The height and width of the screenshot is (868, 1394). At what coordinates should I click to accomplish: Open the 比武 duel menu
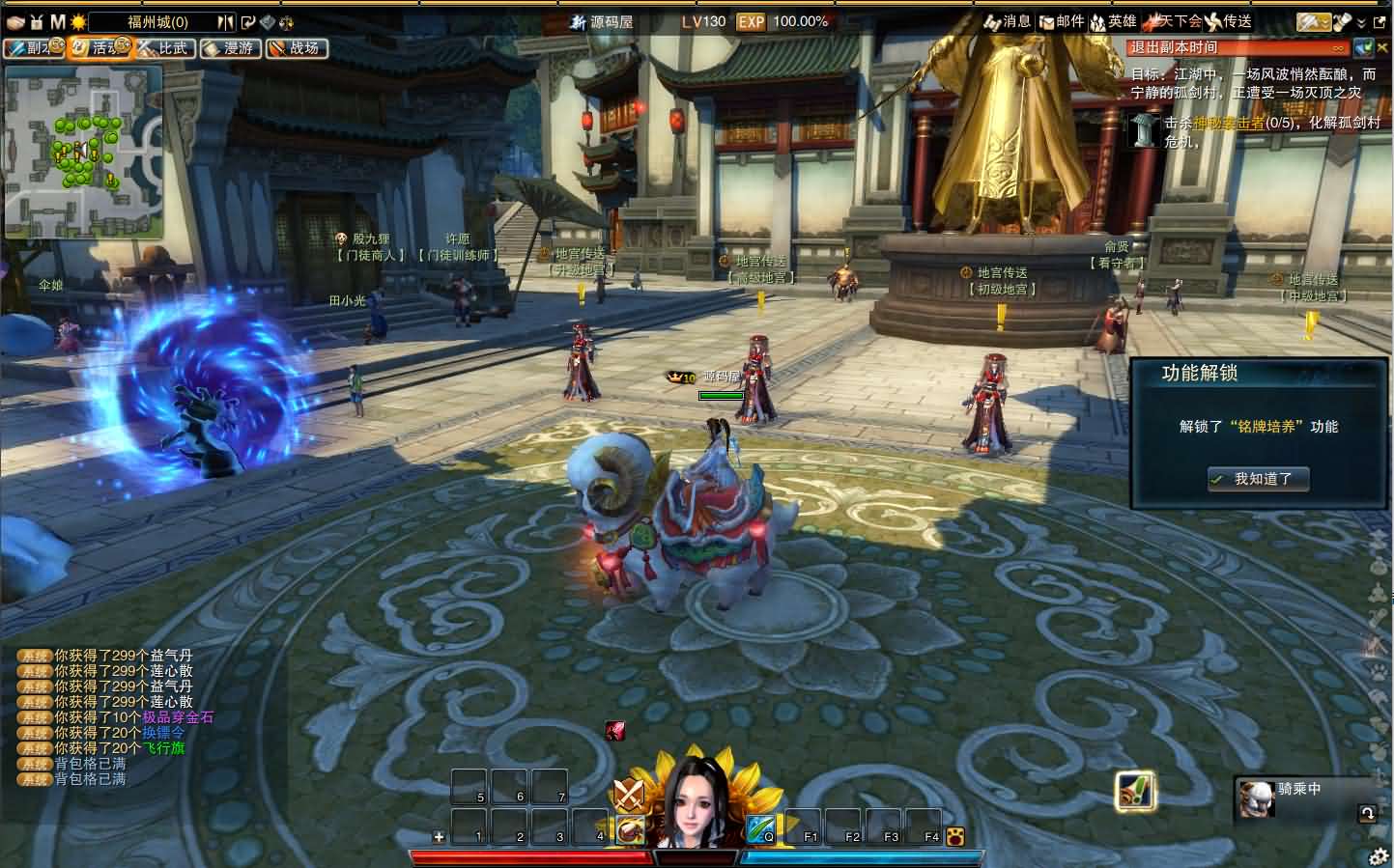163,47
